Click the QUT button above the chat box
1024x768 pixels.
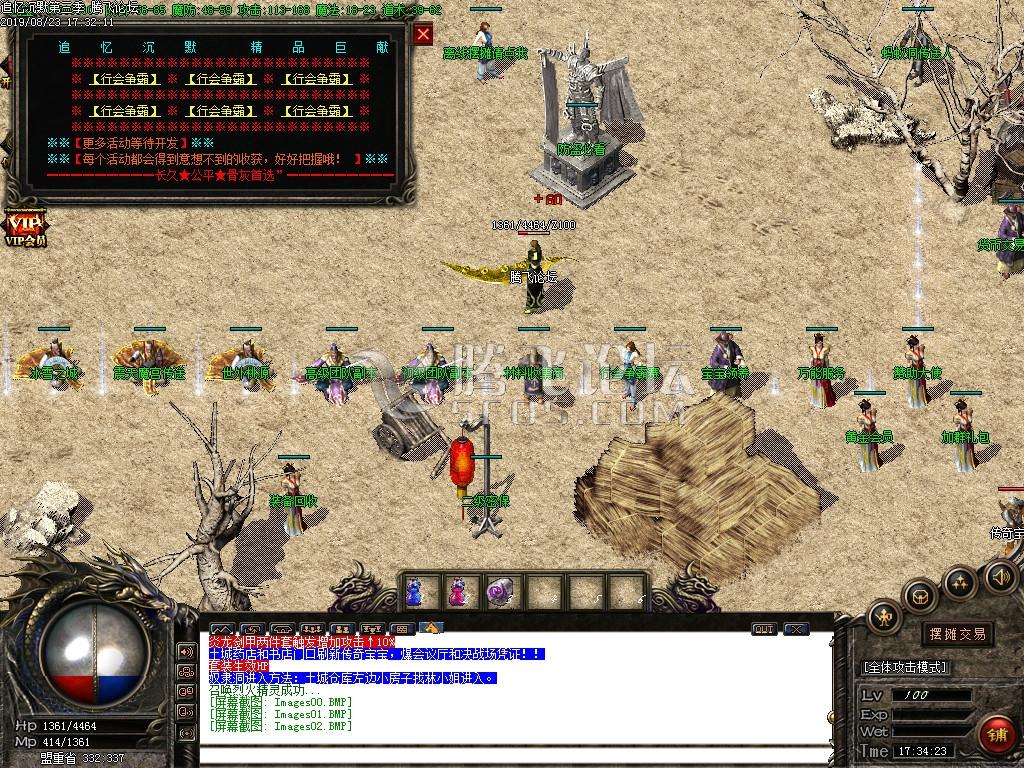click(x=764, y=629)
